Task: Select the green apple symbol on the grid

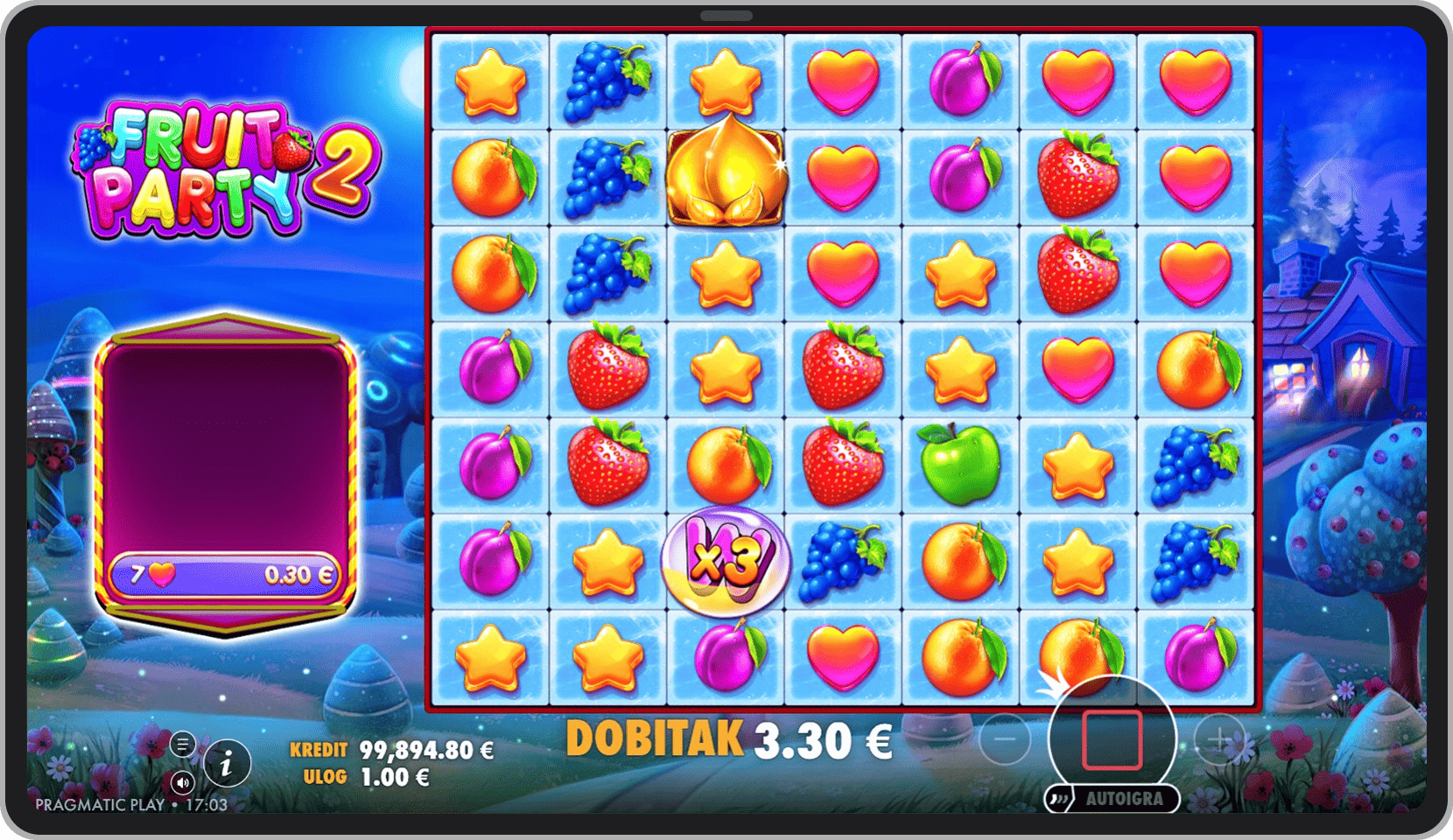Action: [959, 465]
